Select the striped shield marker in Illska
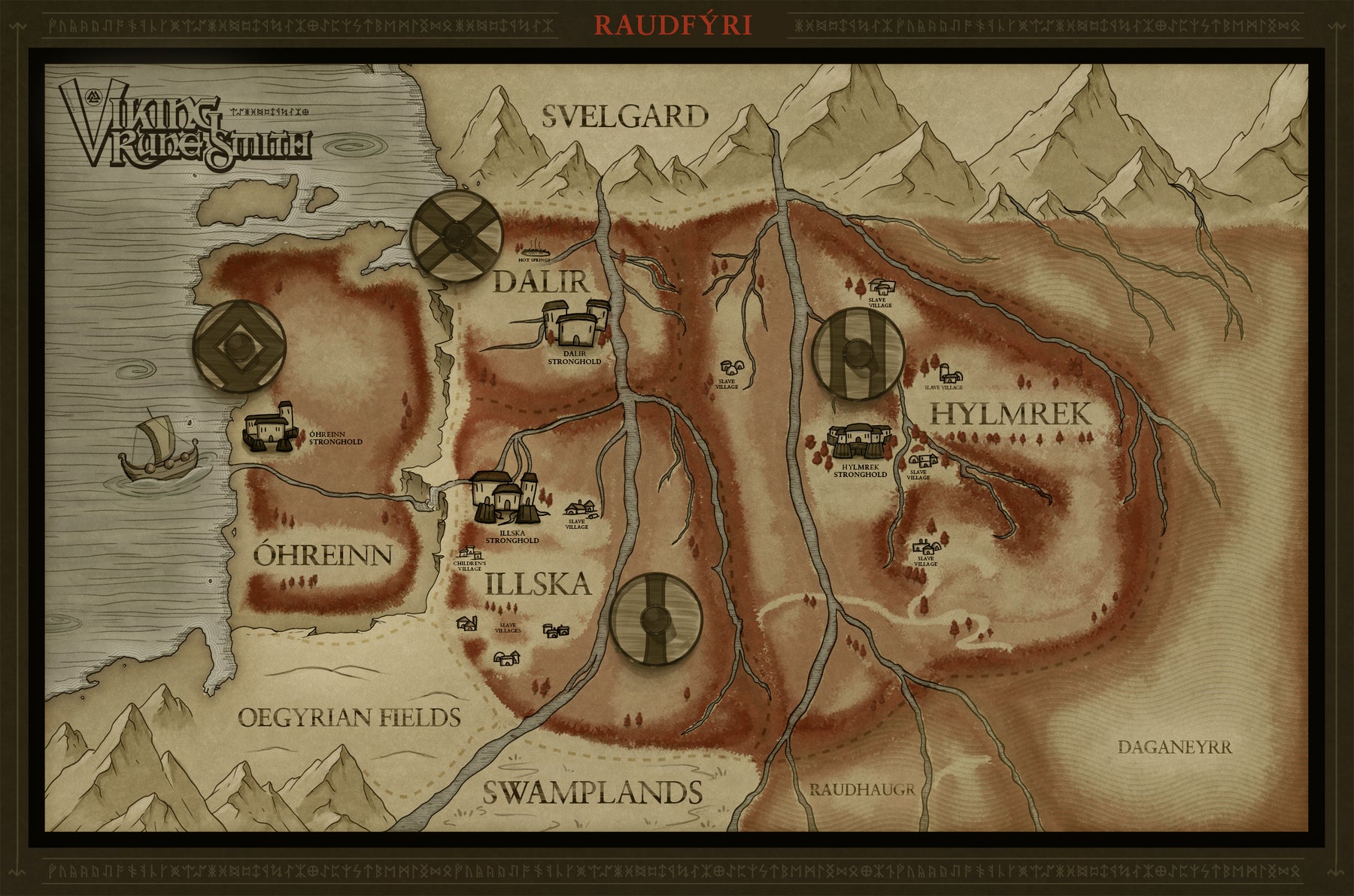Viewport: 1354px width, 896px height. [655, 619]
